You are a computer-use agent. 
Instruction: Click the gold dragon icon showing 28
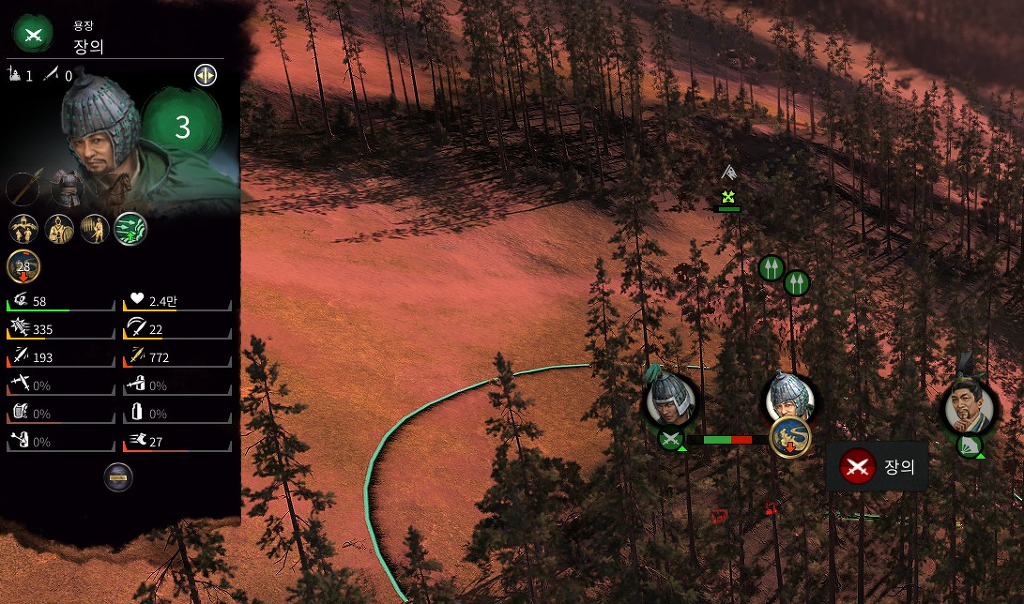point(23,267)
